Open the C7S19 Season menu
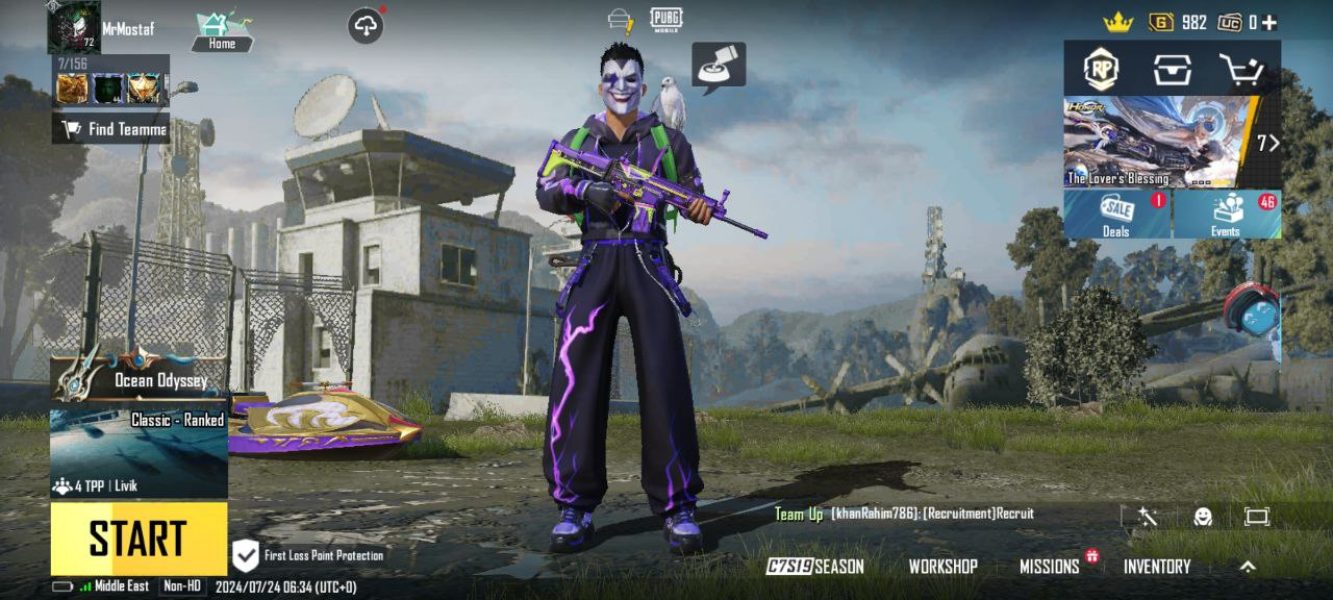 pyautogui.click(x=815, y=566)
